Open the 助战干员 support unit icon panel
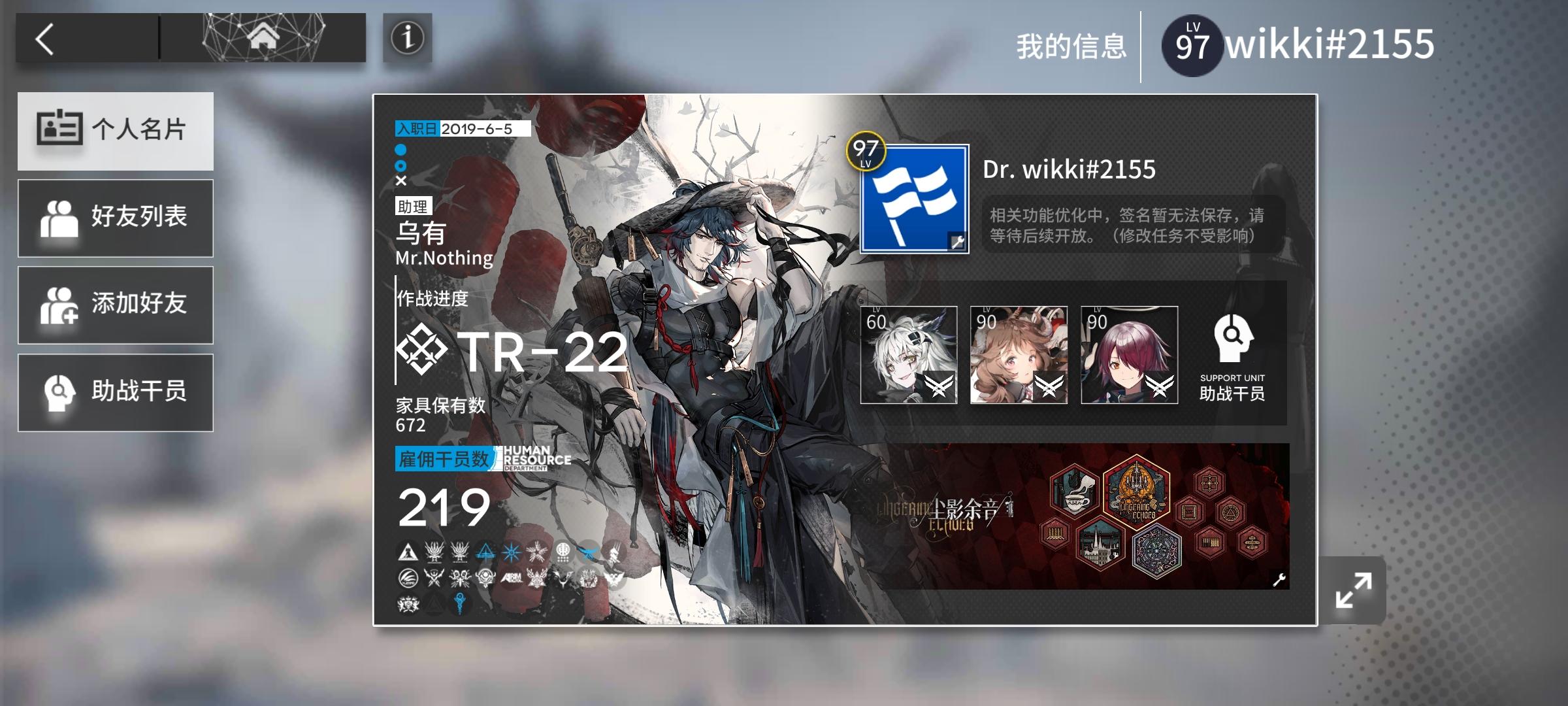 tap(1231, 353)
